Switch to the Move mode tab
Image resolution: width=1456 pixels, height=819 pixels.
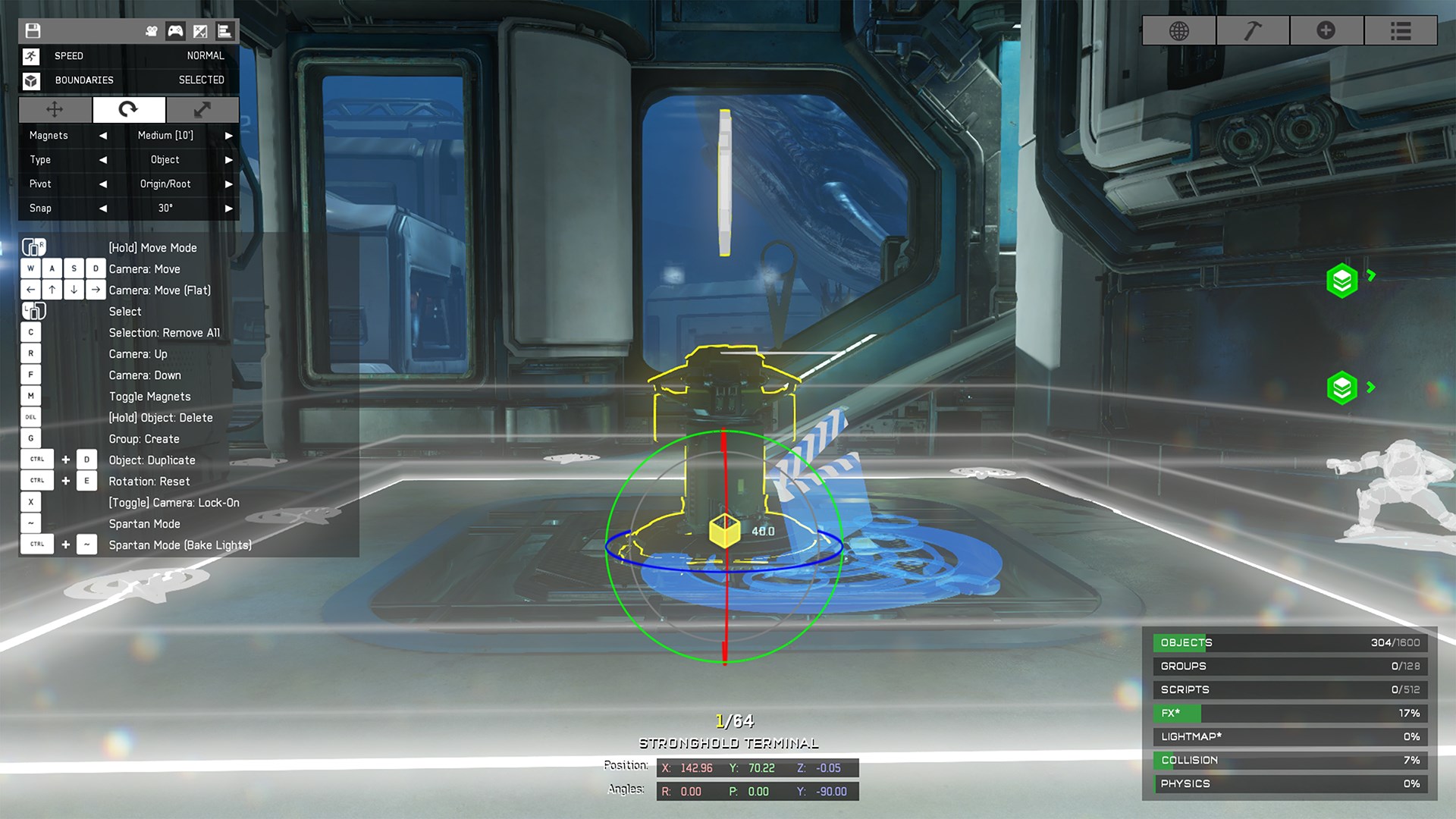pos(55,110)
